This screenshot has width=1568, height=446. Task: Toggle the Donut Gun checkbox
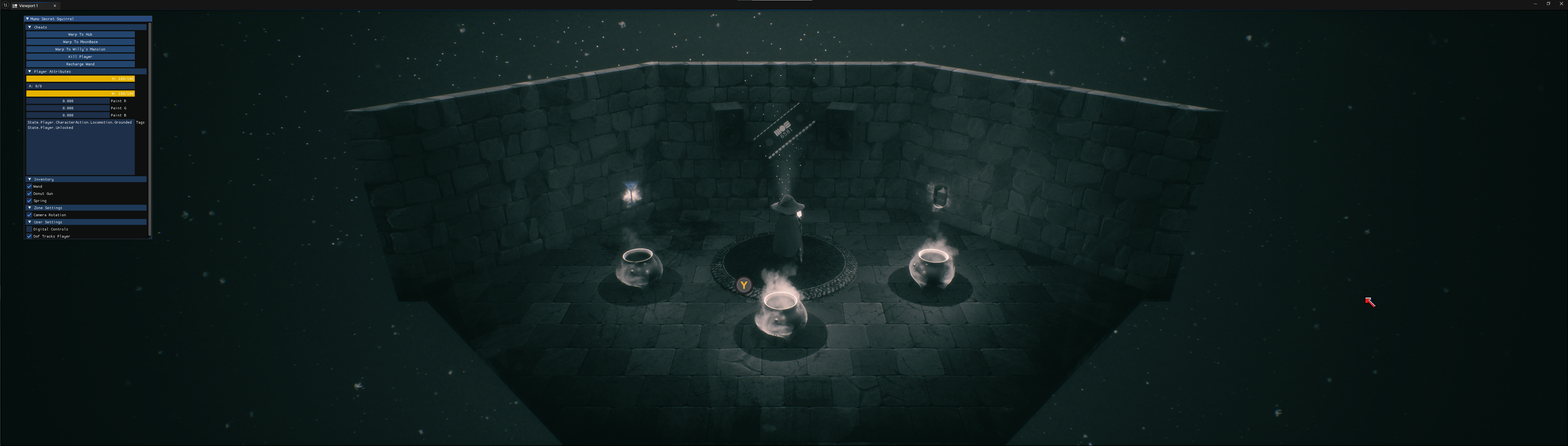[29, 194]
